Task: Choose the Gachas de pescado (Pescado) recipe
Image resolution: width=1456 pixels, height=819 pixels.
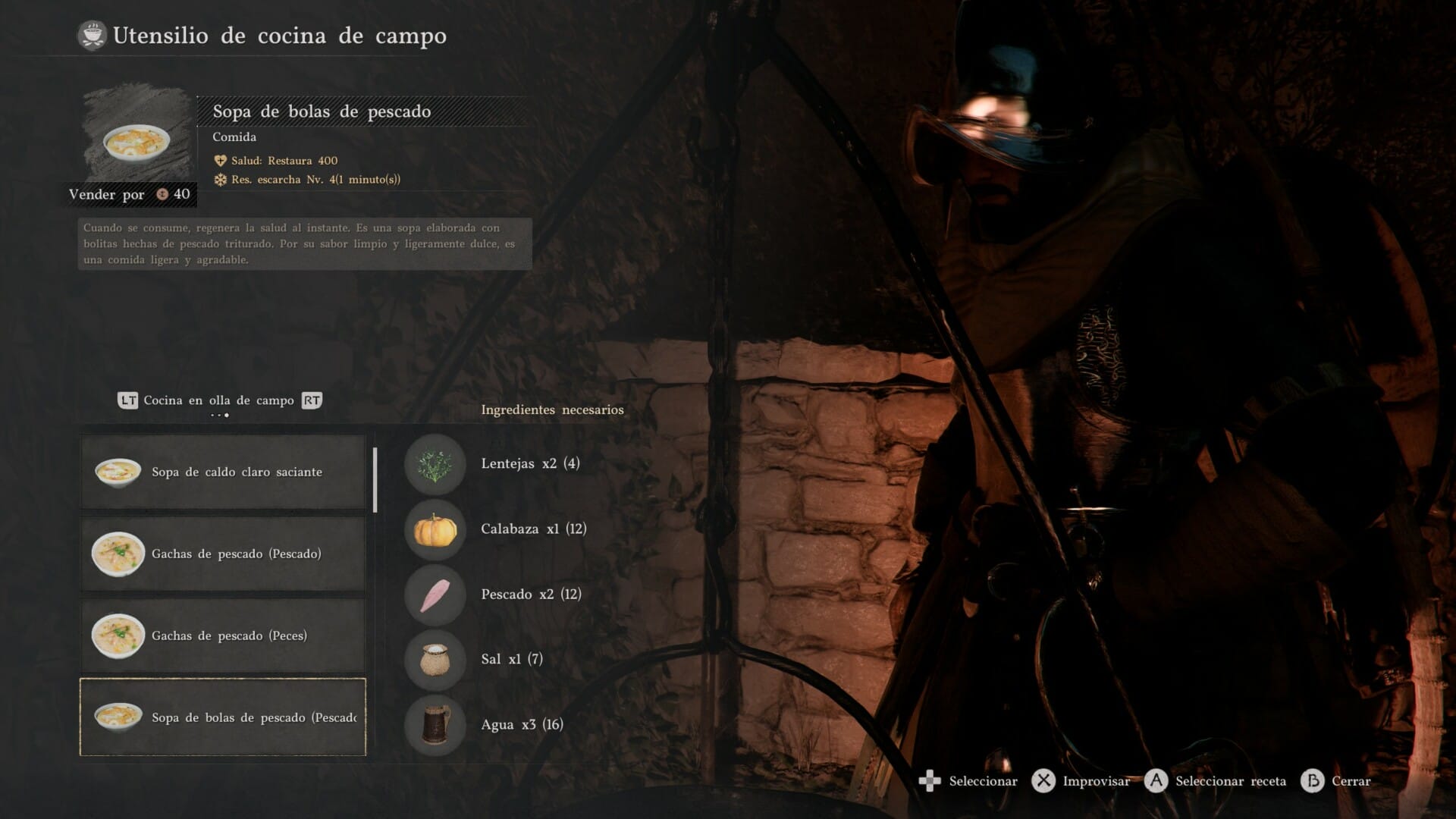Action: point(223,554)
